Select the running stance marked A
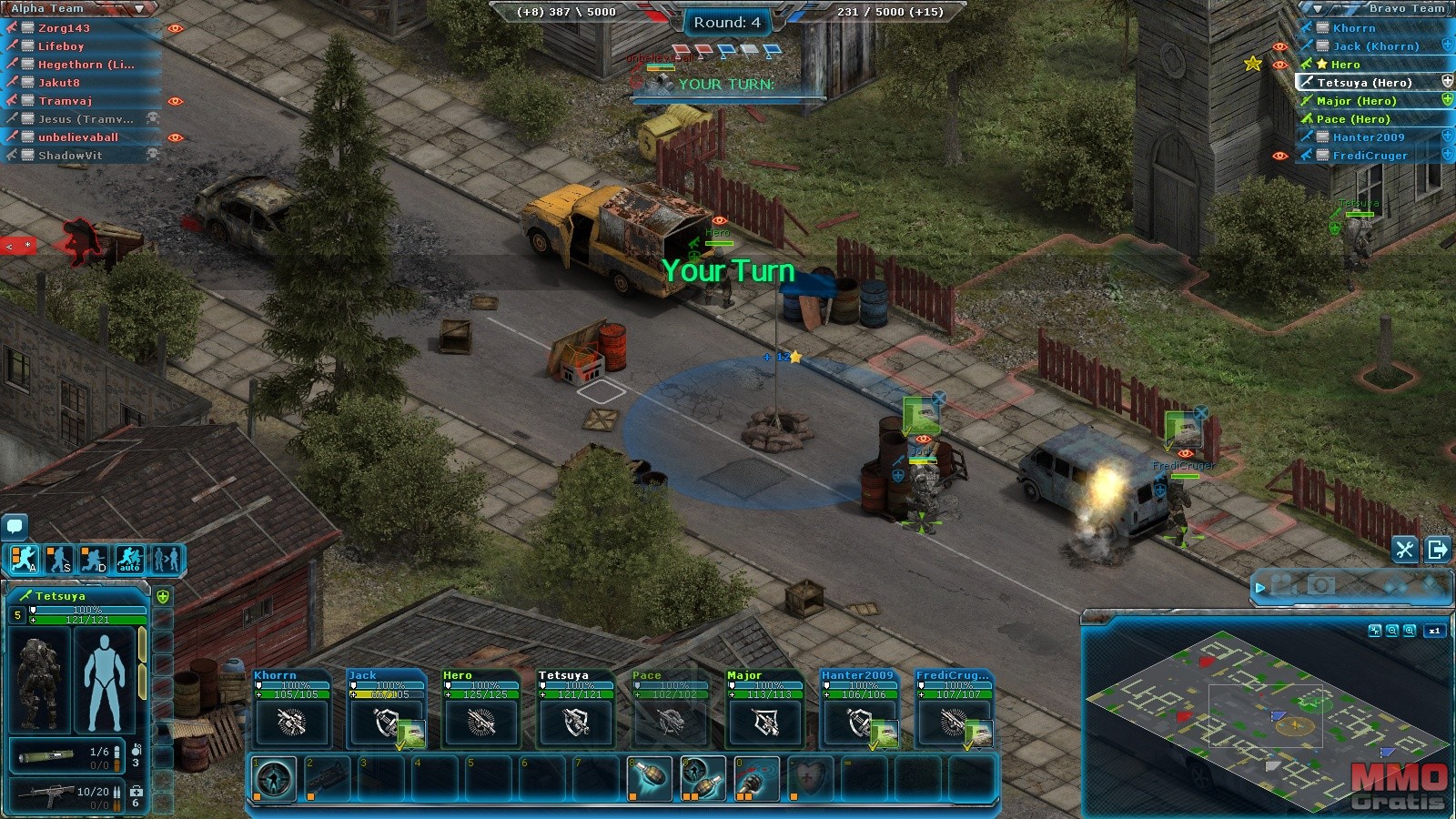 [25, 559]
